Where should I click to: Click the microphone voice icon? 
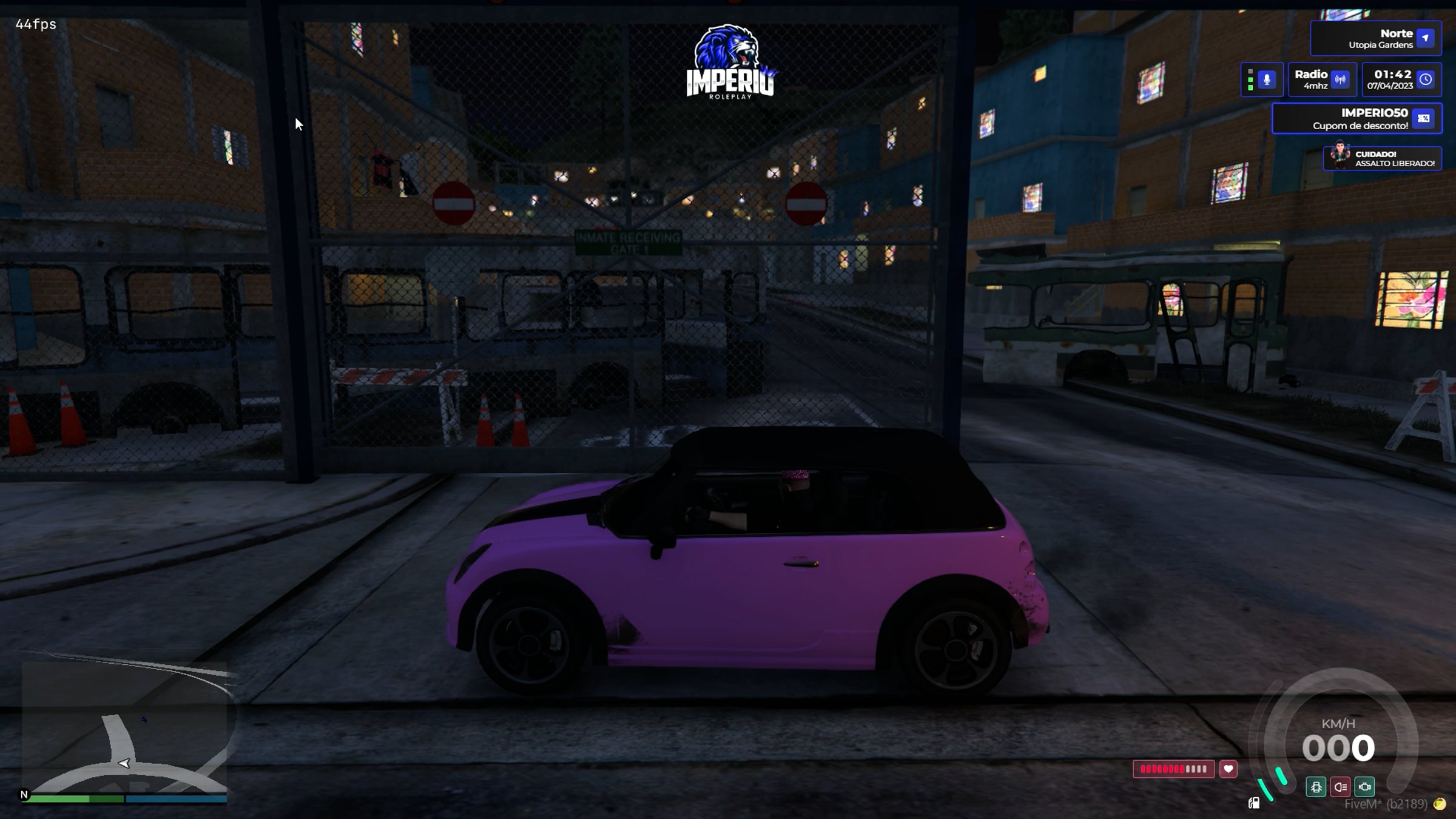point(1266,79)
